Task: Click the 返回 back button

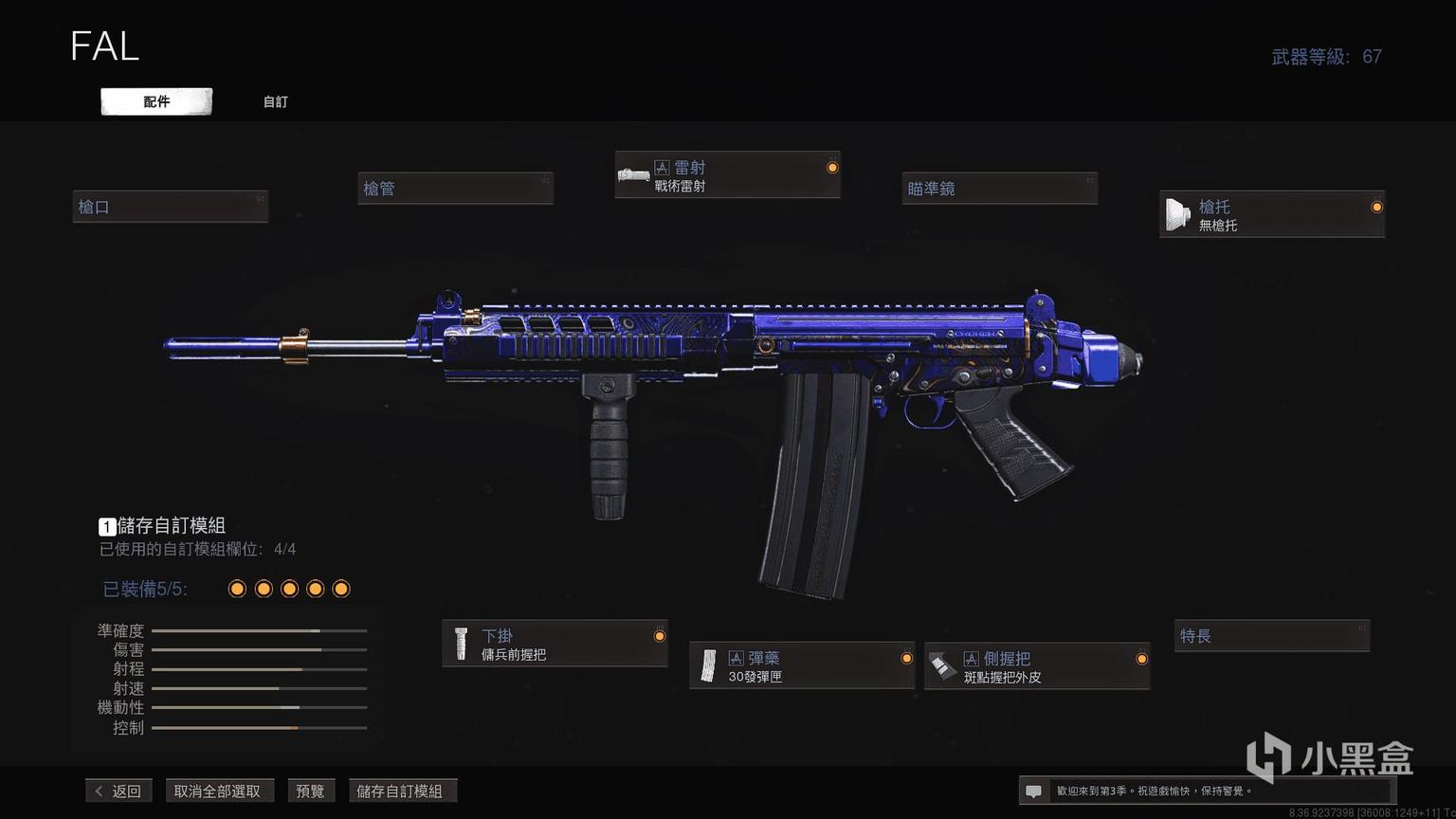Action: click(x=118, y=791)
